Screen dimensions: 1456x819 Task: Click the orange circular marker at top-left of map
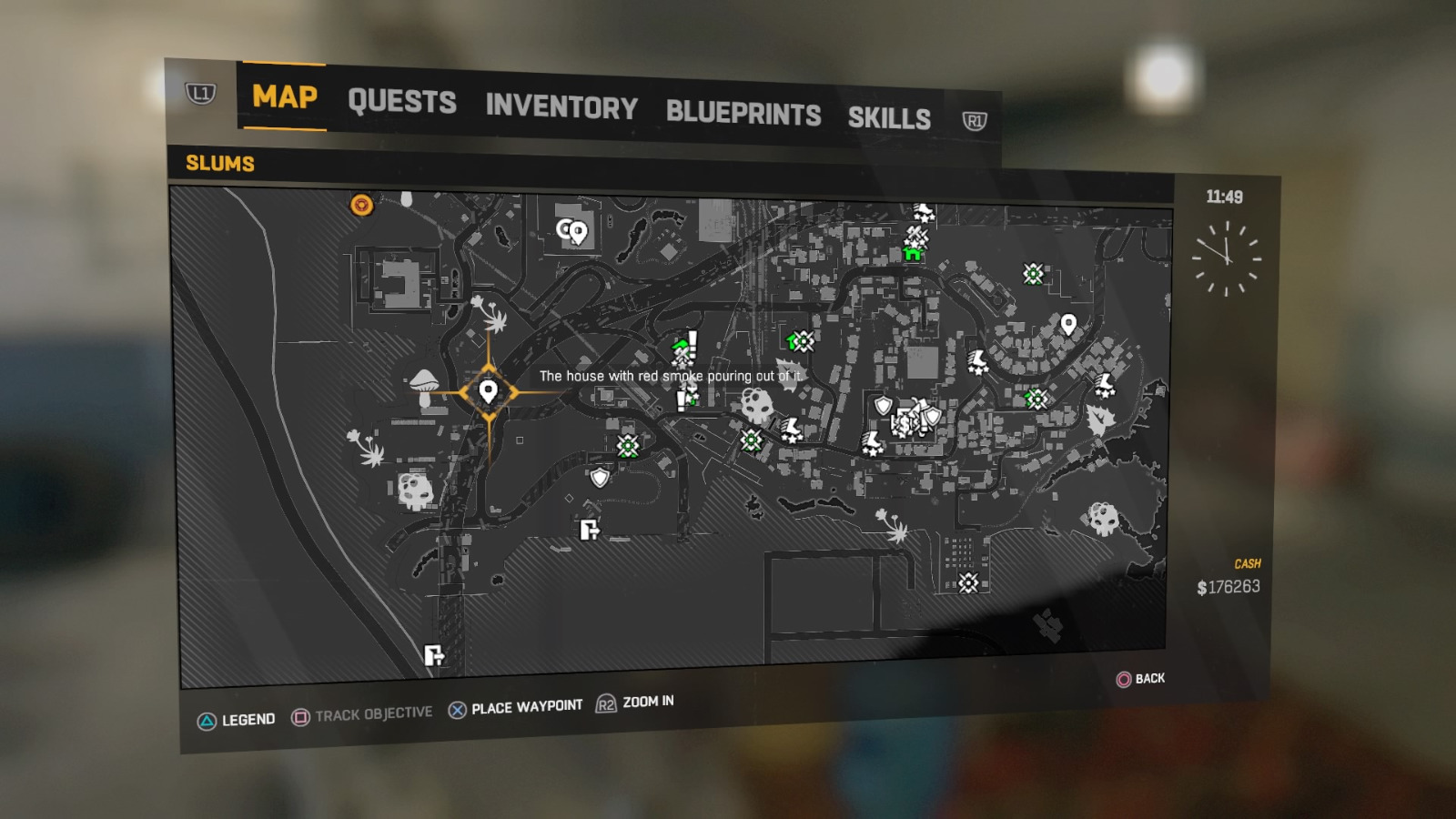pyautogui.click(x=360, y=206)
